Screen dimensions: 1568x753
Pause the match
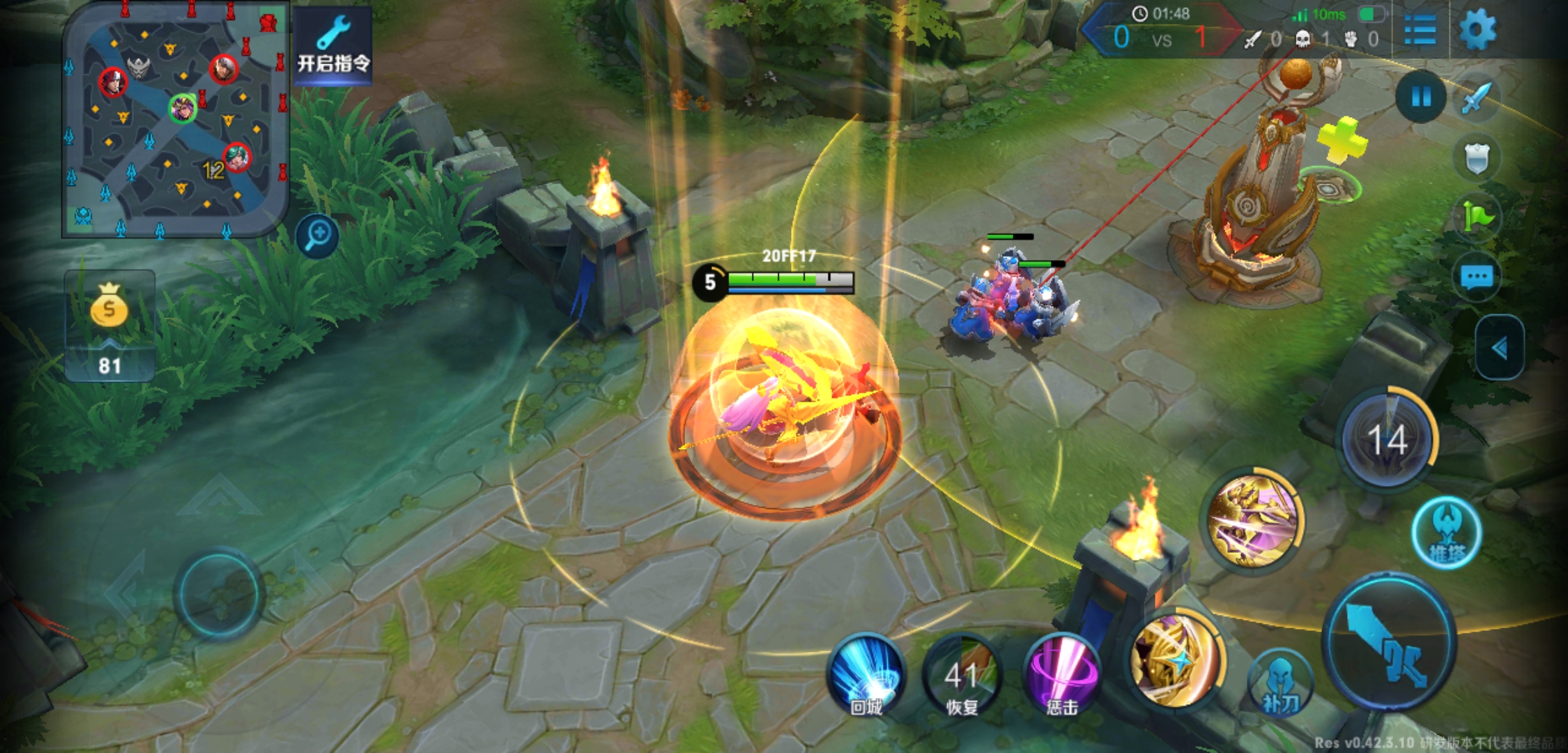pos(1420,97)
